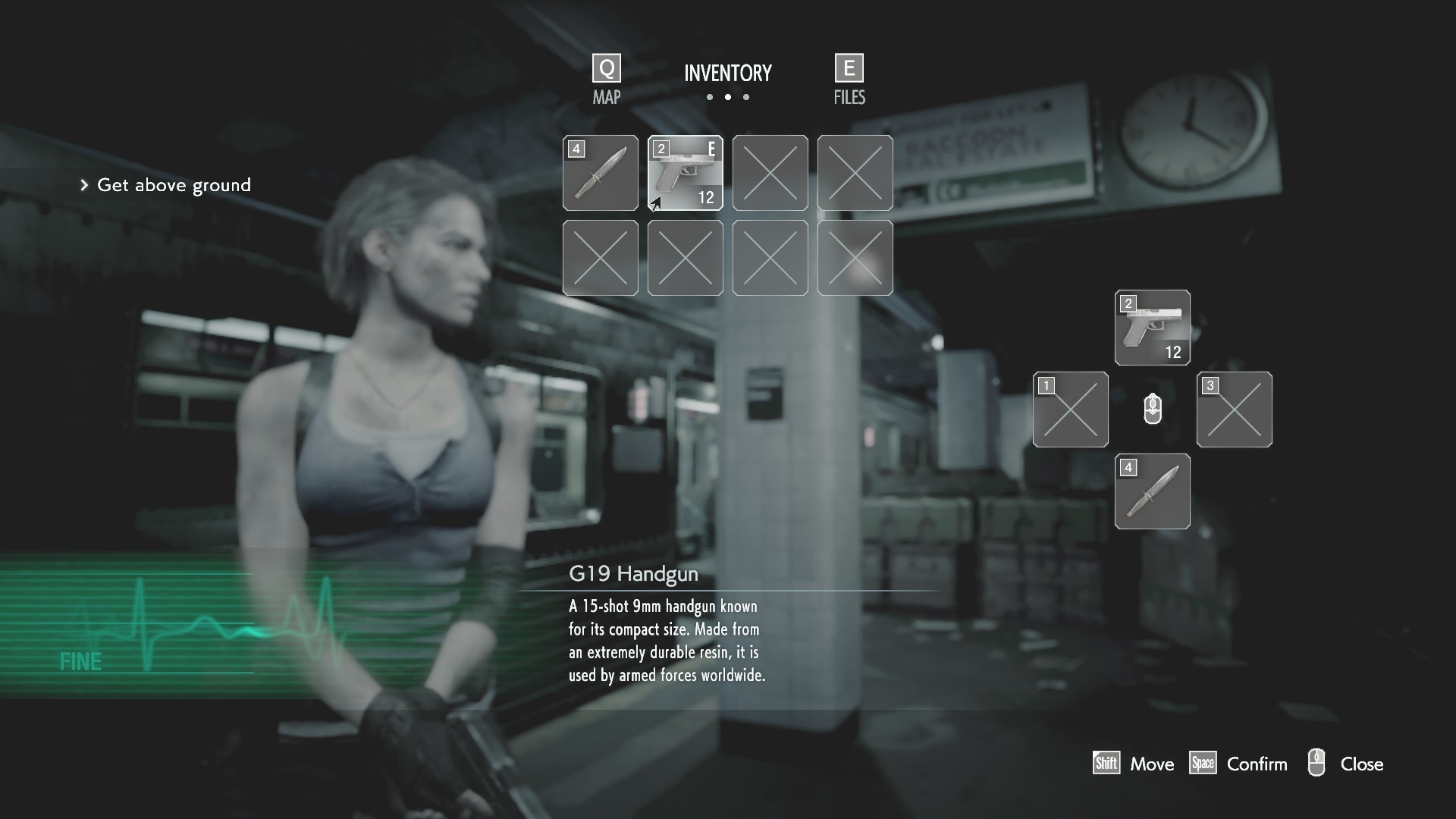Click the Confirm action label
The width and height of the screenshot is (1456, 819).
click(1257, 764)
